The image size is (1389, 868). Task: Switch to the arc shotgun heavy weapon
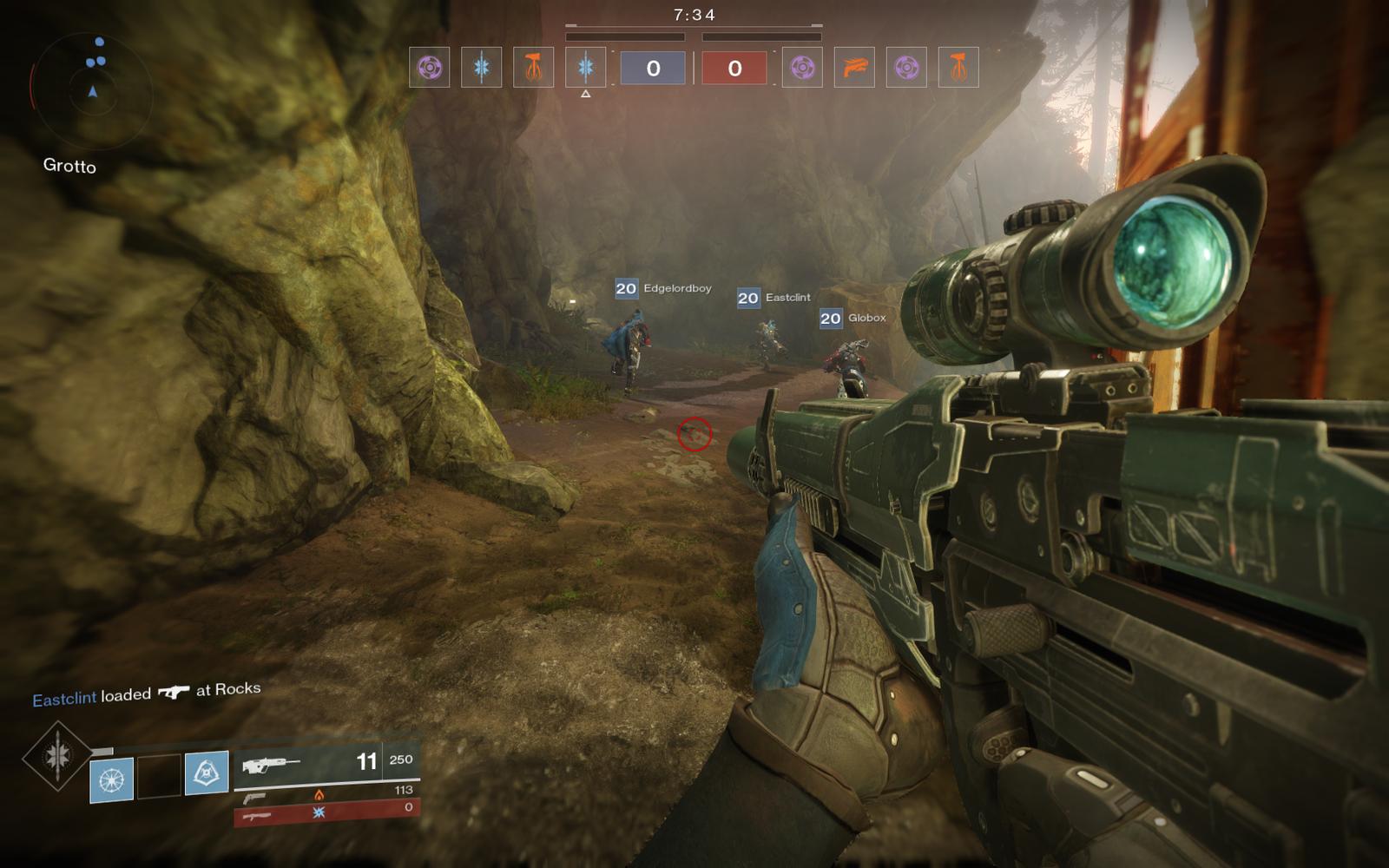326,813
